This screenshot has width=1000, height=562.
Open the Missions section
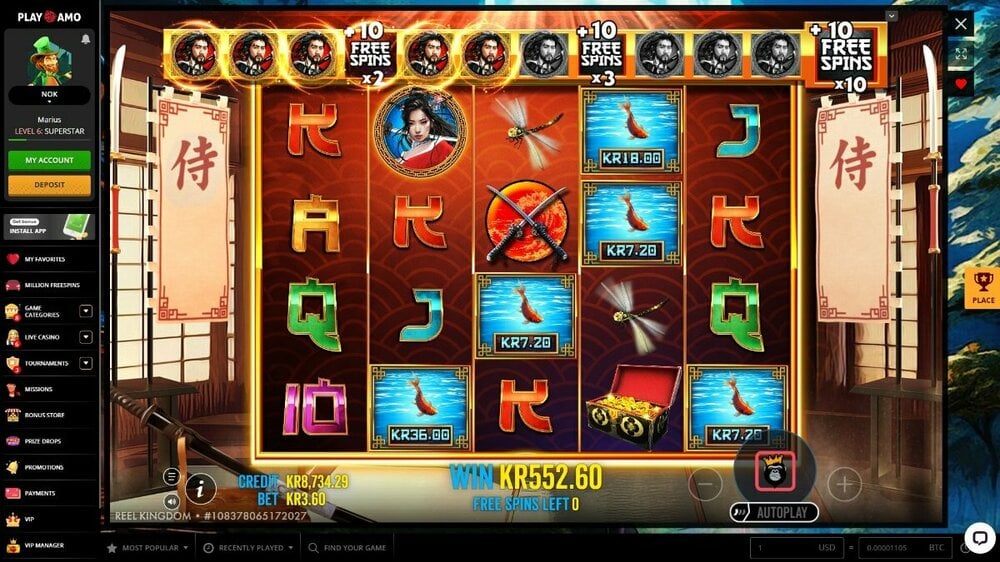(x=39, y=389)
